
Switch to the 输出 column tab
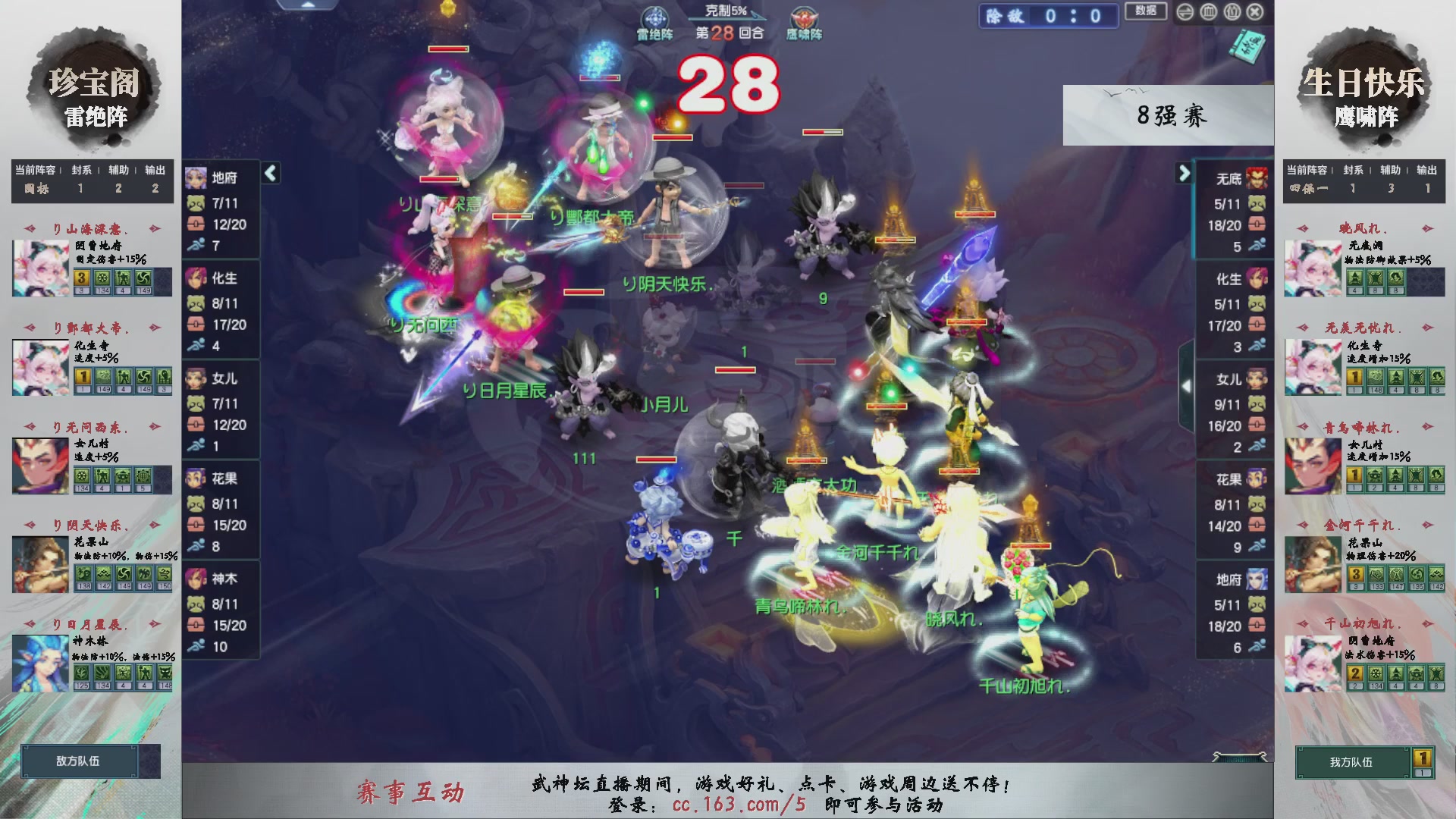[x=155, y=170]
